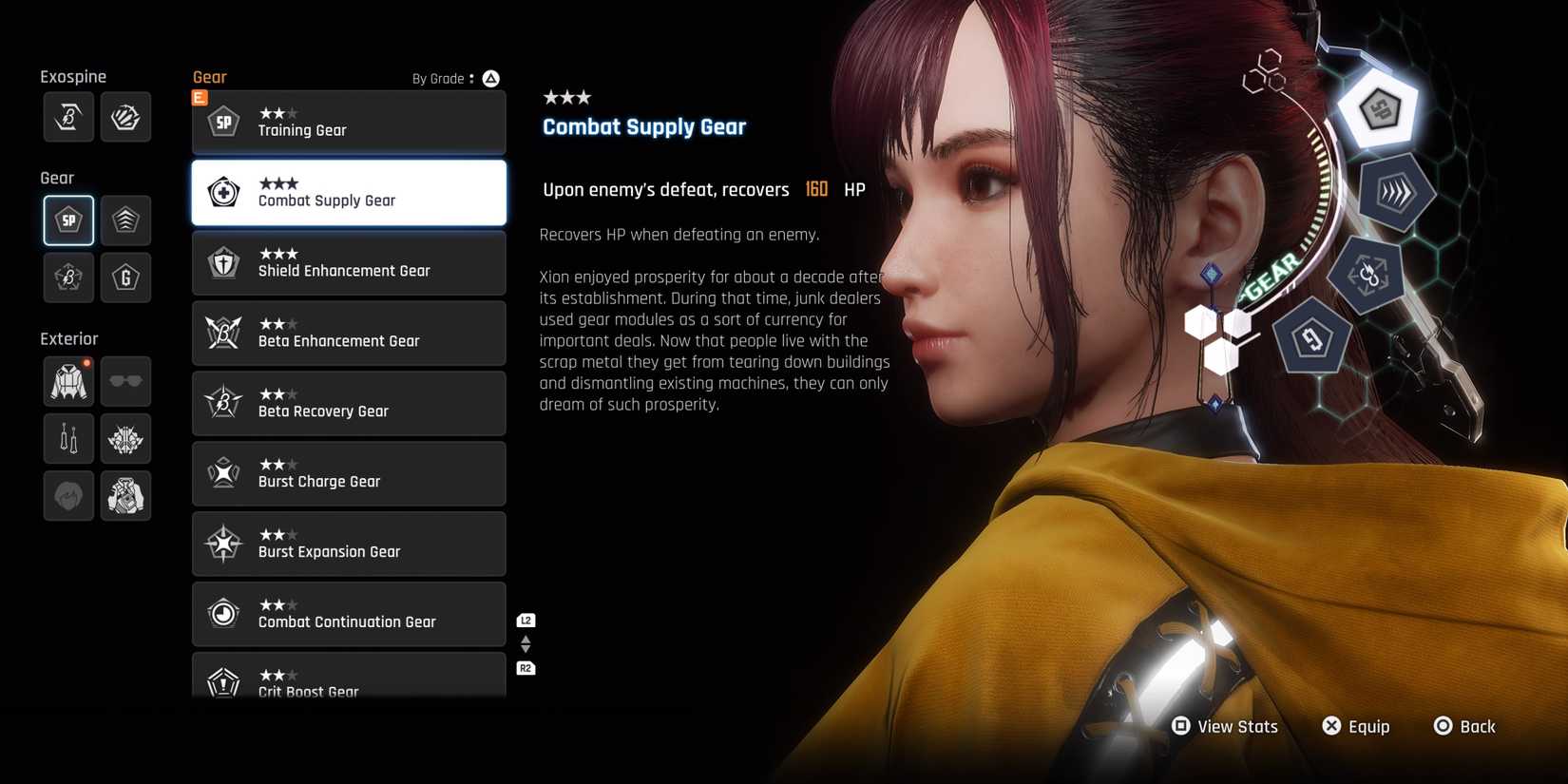The width and height of the screenshot is (1568, 784).
Task: Toggle selection of Training Gear
Action: (x=349, y=122)
